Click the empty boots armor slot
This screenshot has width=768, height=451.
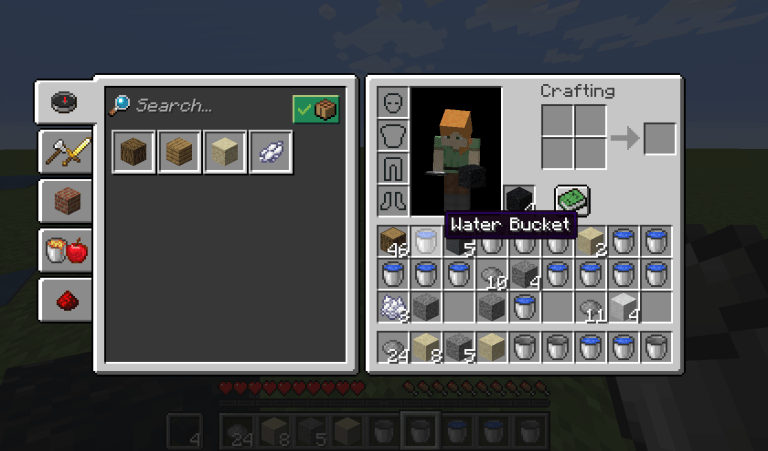(394, 199)
